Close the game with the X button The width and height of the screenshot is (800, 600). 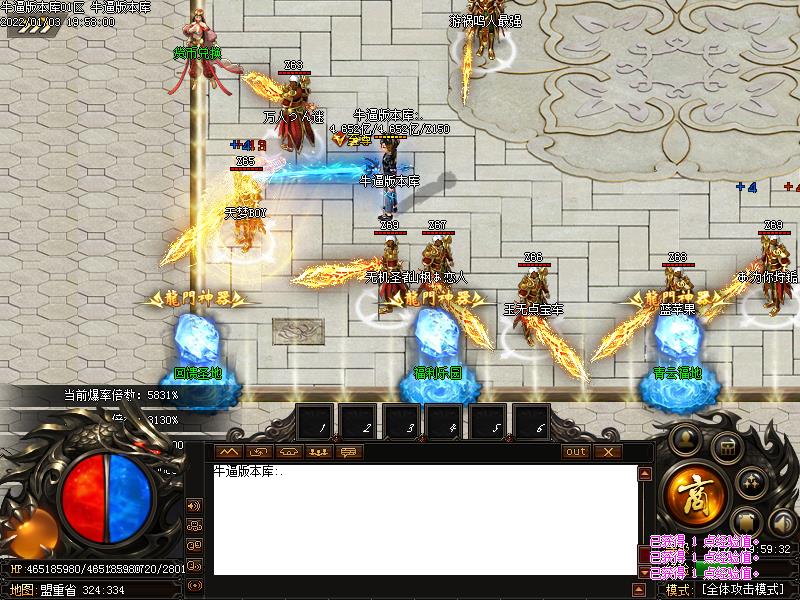pos(607,452)
